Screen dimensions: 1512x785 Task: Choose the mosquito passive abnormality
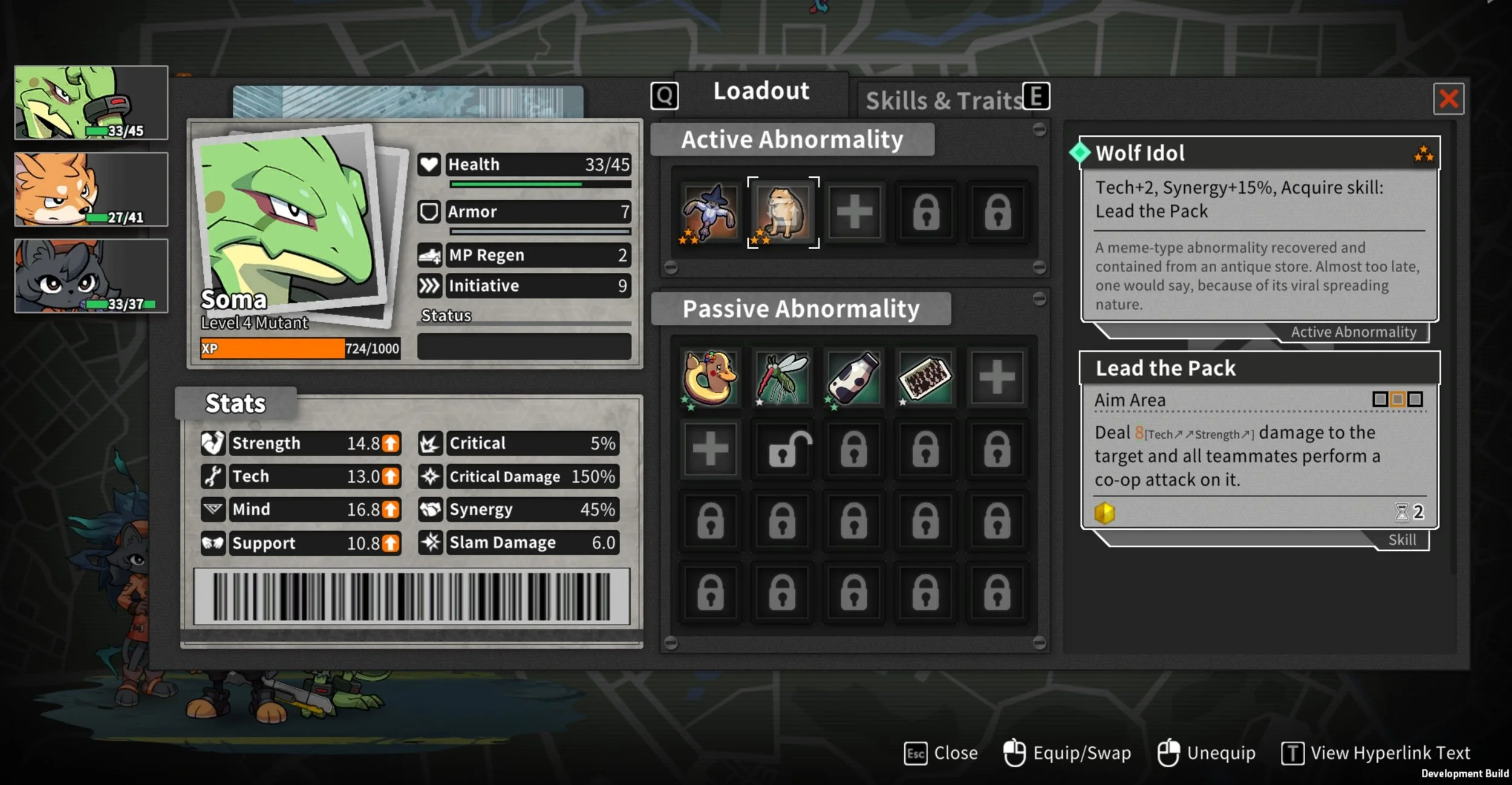click(782, 378)
